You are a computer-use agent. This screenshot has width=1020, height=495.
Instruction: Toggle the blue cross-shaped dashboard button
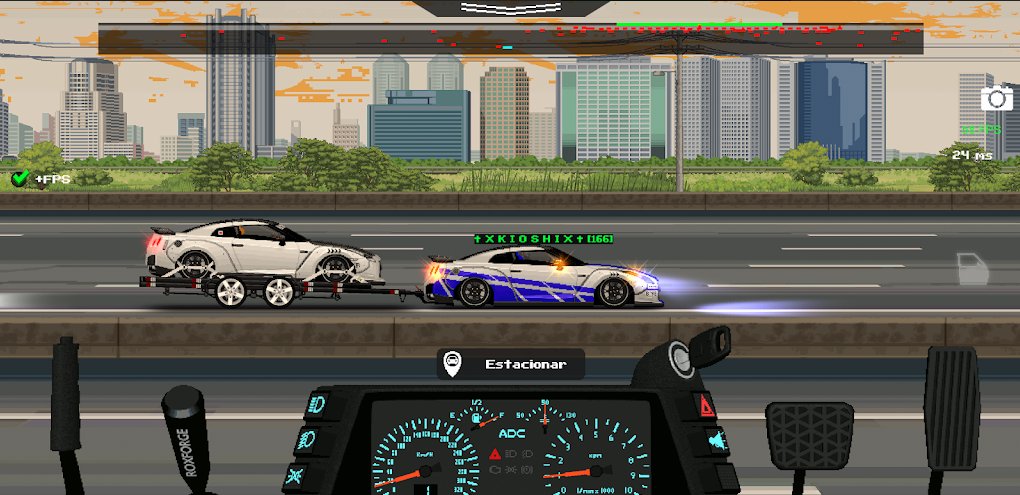298,472
